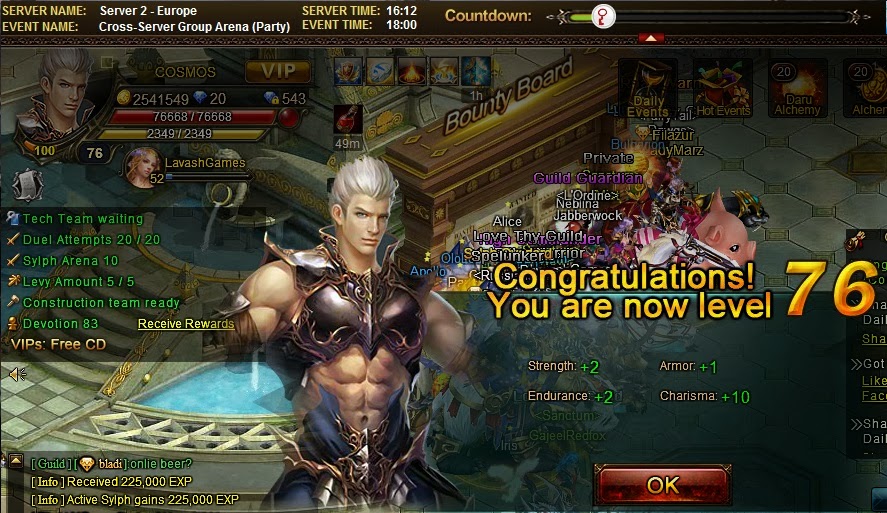Click the key marker on the Countdown bar
The height and width of the screenshot is (513, 887).
(603, 16)
